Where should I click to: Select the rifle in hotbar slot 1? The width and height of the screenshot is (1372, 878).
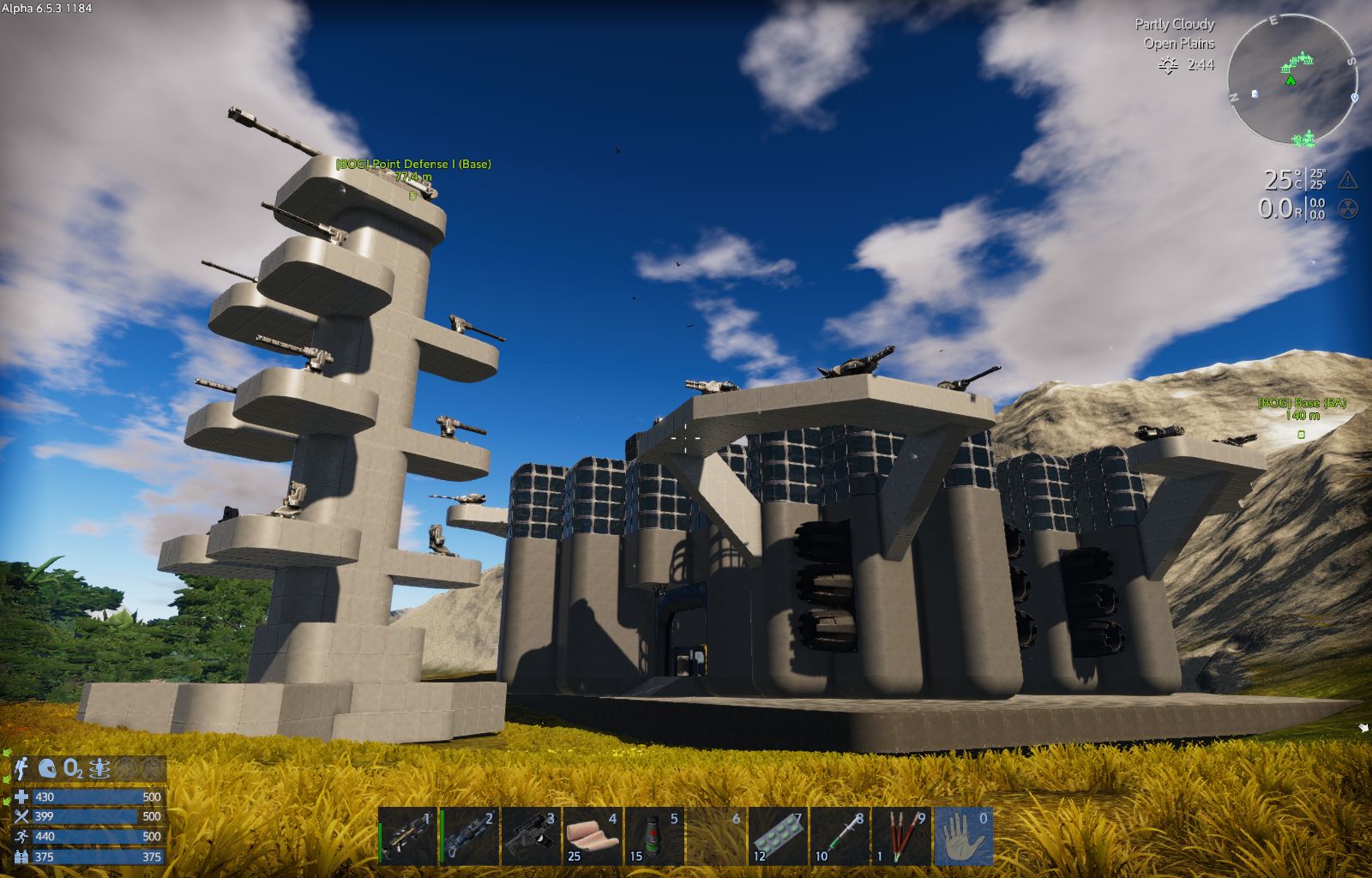click(x=409, y=836)
